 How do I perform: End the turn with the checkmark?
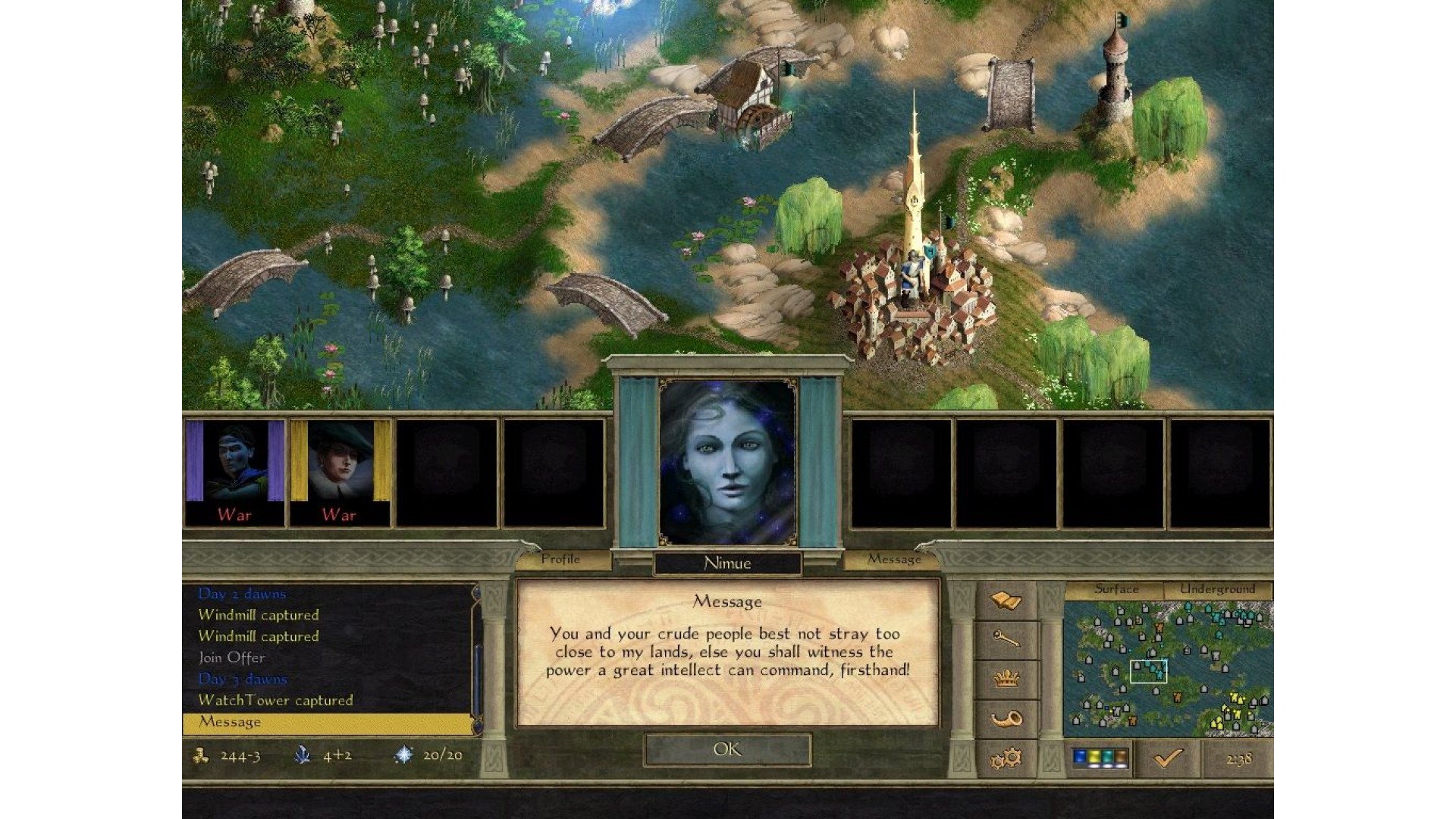point(1168,758)
